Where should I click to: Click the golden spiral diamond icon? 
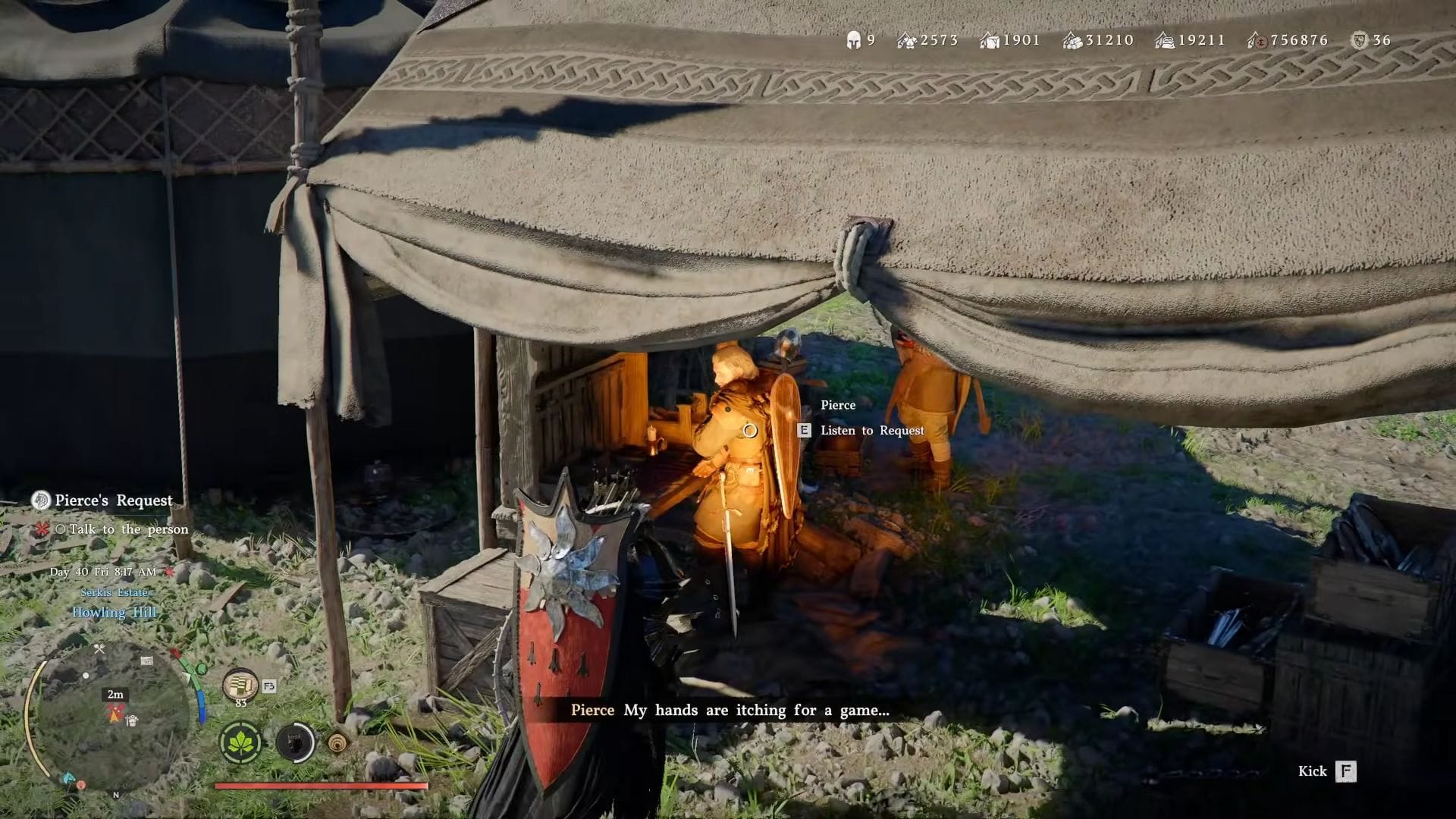(338, 742)
